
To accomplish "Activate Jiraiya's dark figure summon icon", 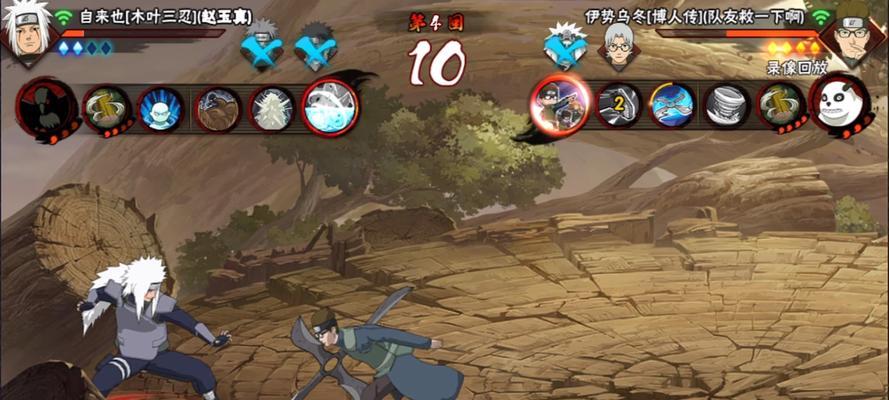I will click(41, 104).
